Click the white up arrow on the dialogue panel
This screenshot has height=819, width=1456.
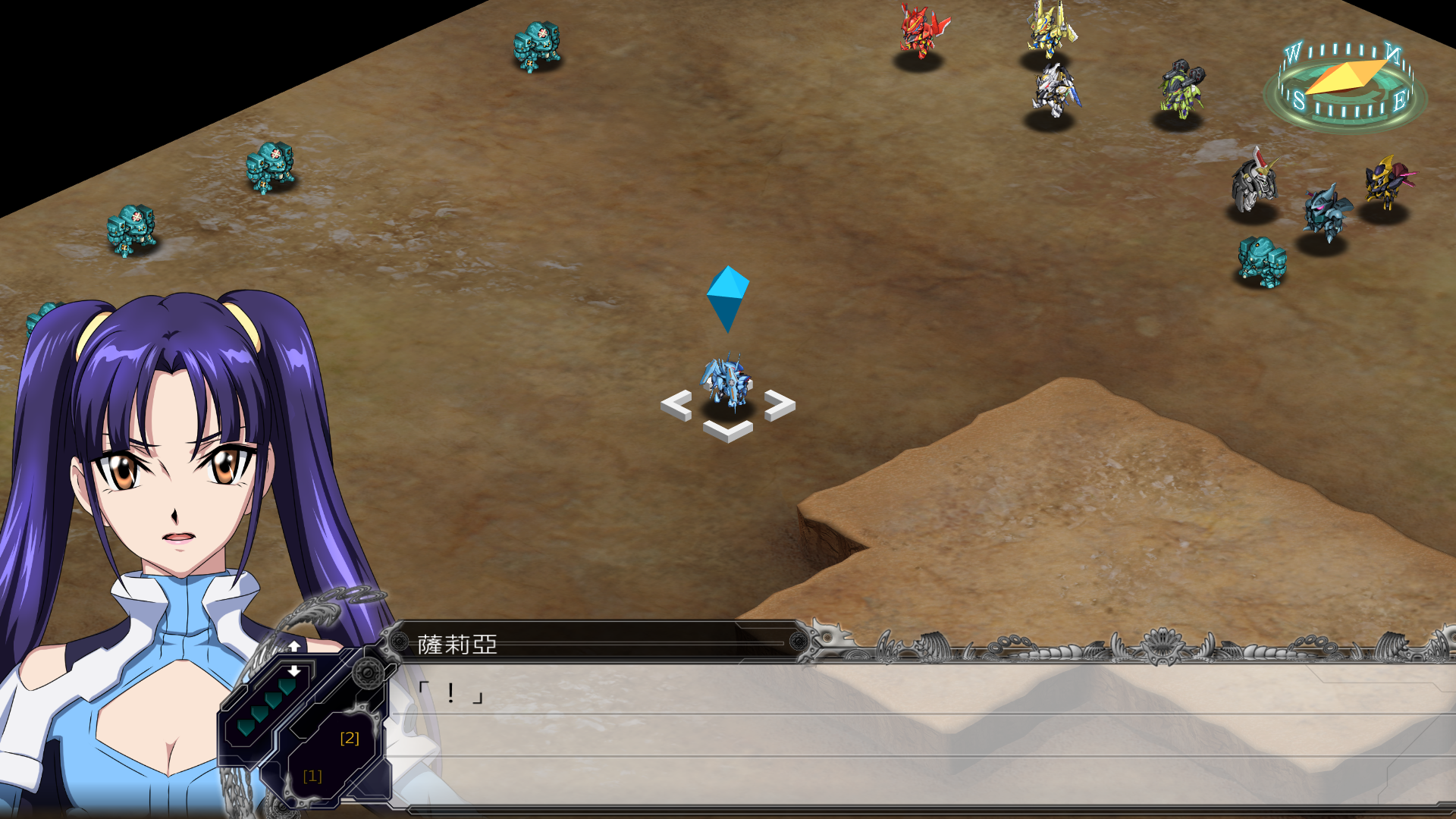(x=294, y=646)
